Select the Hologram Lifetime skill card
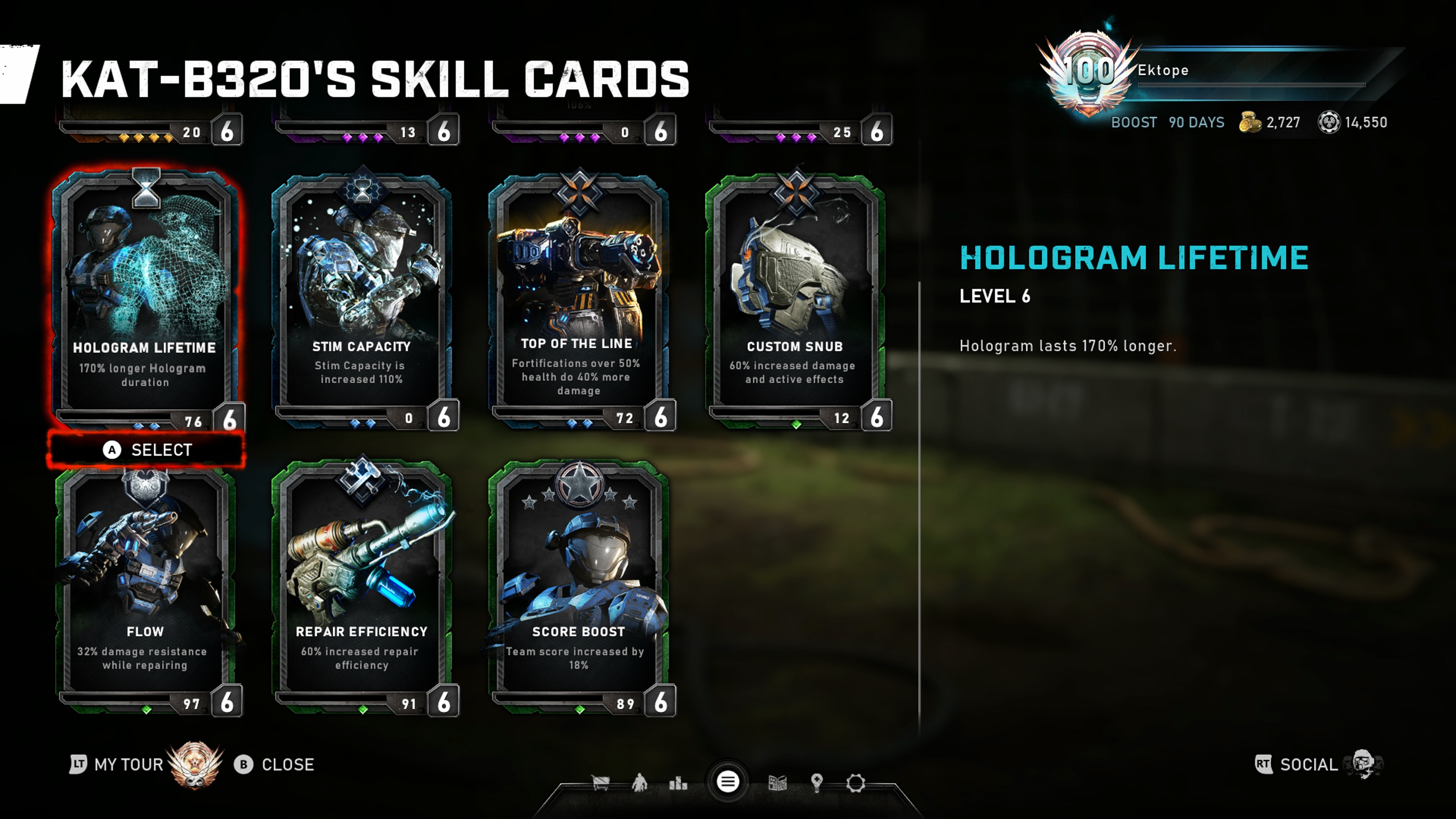 click(145, 294)
